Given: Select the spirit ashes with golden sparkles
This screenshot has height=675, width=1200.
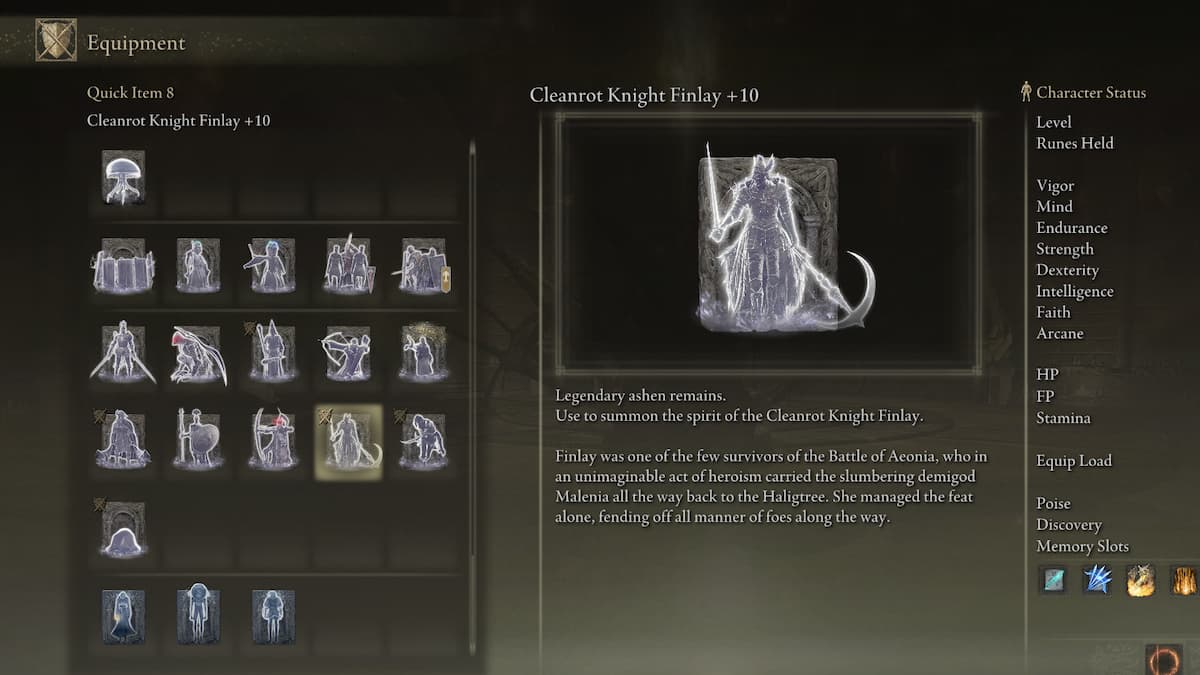Looking at the screenshot, I should tap(422, 353).
